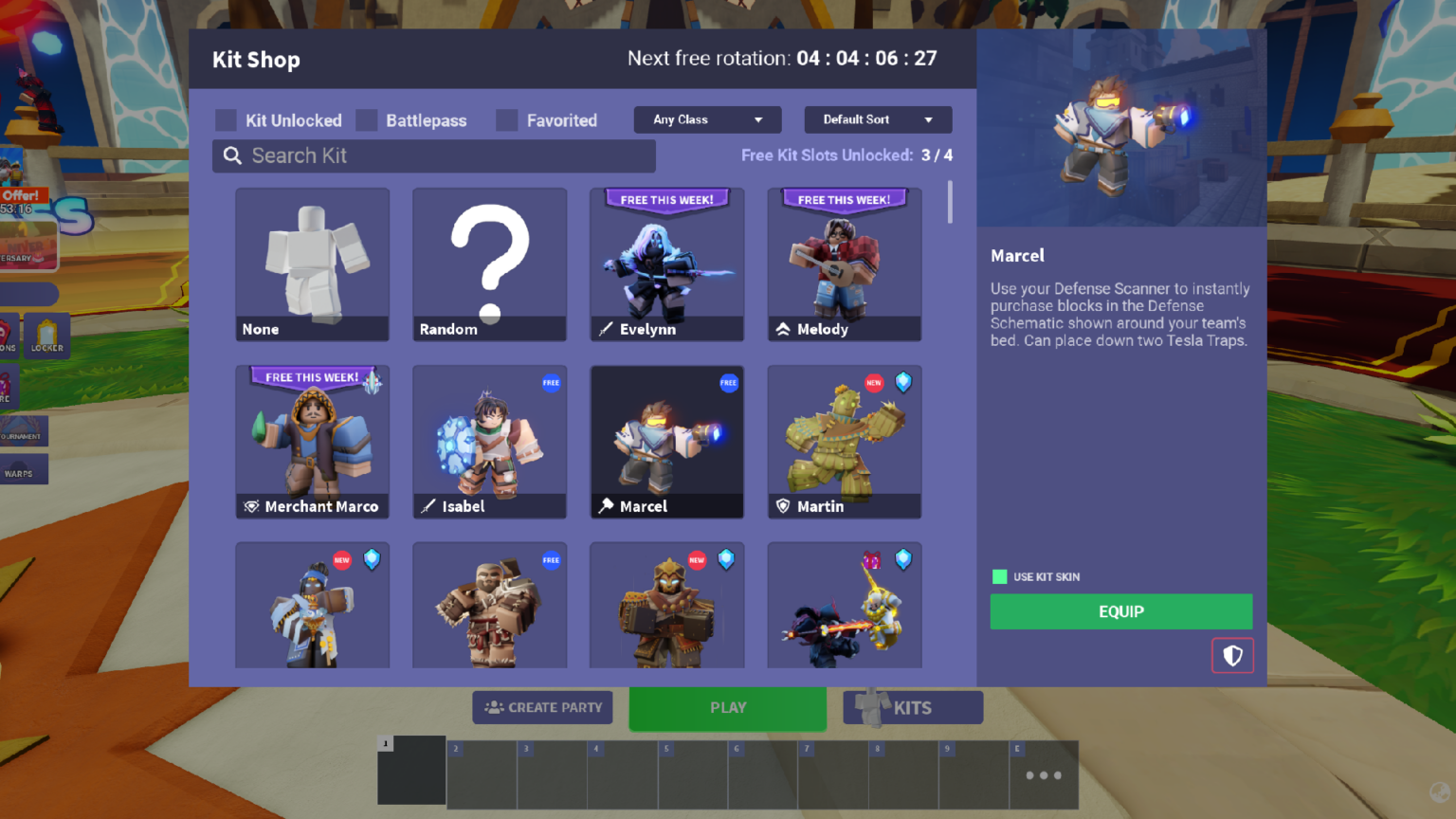This screenshot has width=1456, height=819.
Task: Expand the ellipsis menu on the hotbar
Action: coord(1042,774)
